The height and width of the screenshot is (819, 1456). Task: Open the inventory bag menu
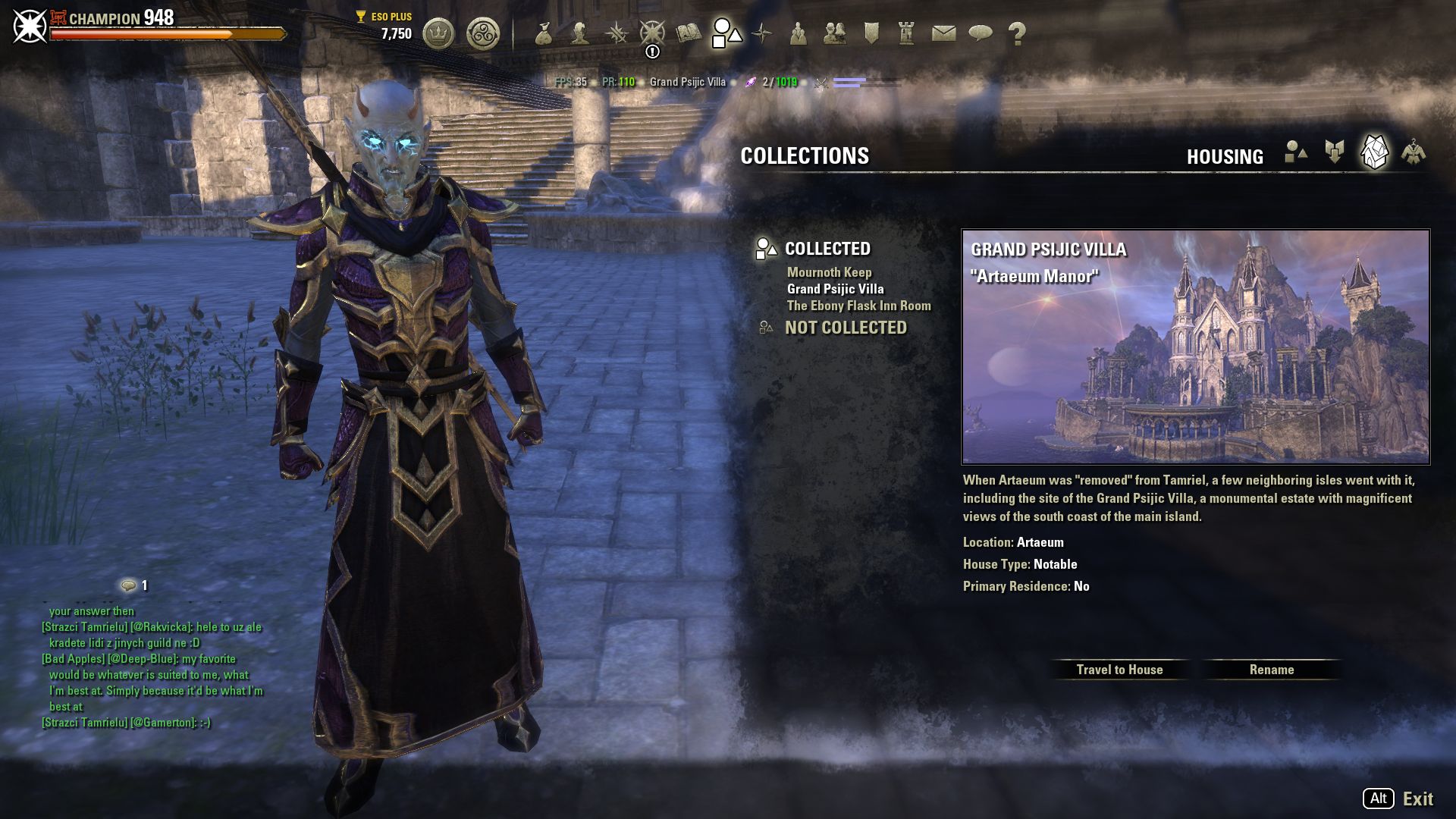tap(543, 33)
